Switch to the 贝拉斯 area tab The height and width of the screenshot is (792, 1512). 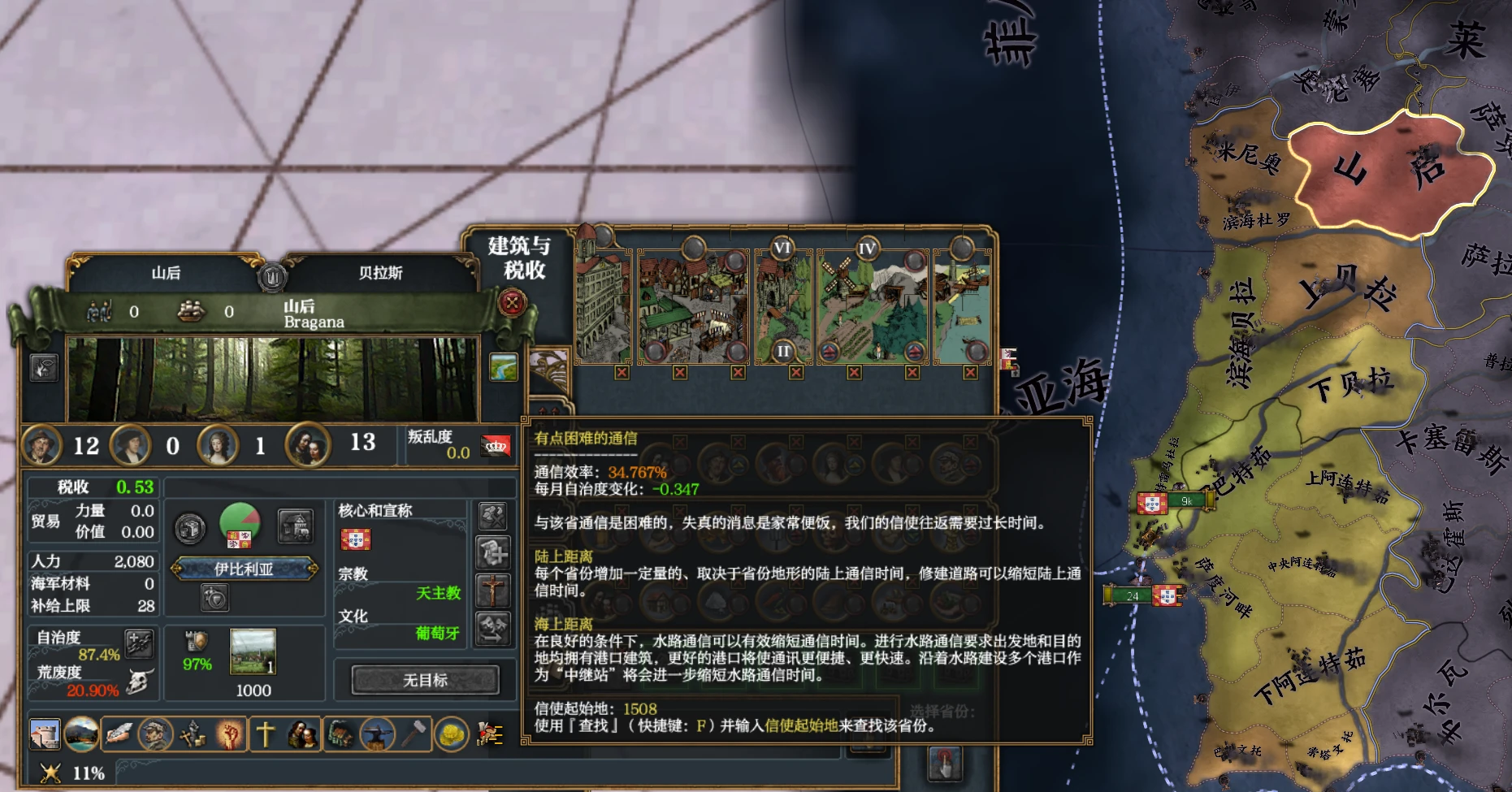click(x=380, y=273)
